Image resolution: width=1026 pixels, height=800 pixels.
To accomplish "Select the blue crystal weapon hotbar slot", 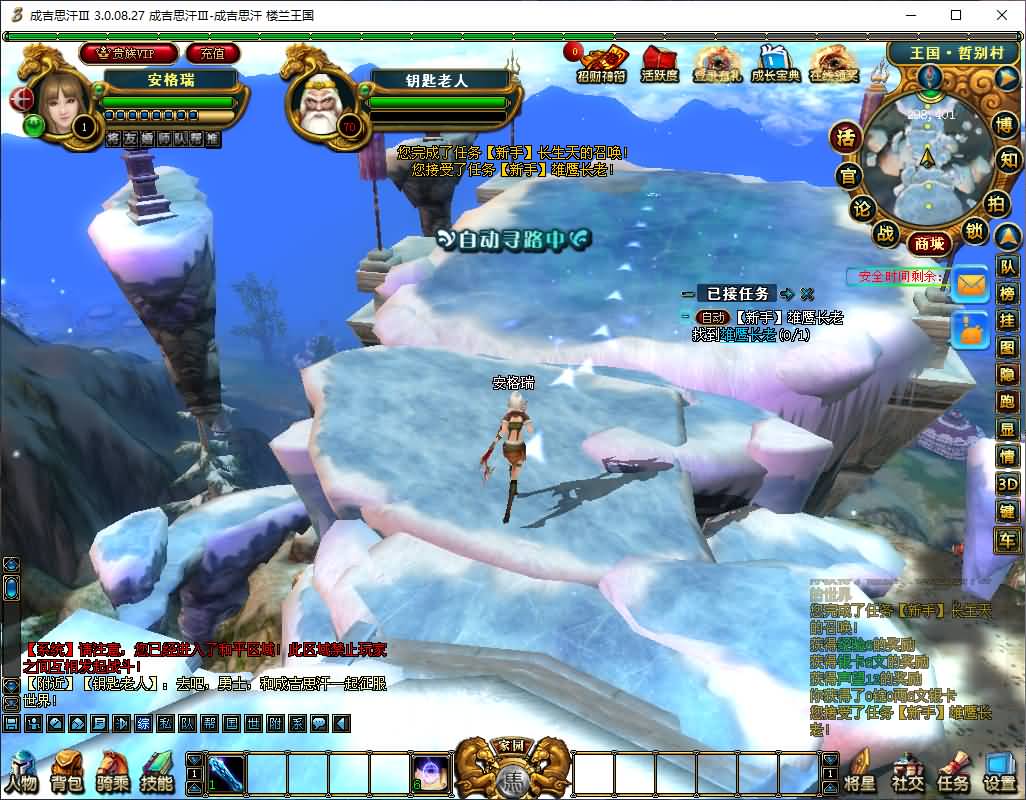I will [x=225, y=773].
